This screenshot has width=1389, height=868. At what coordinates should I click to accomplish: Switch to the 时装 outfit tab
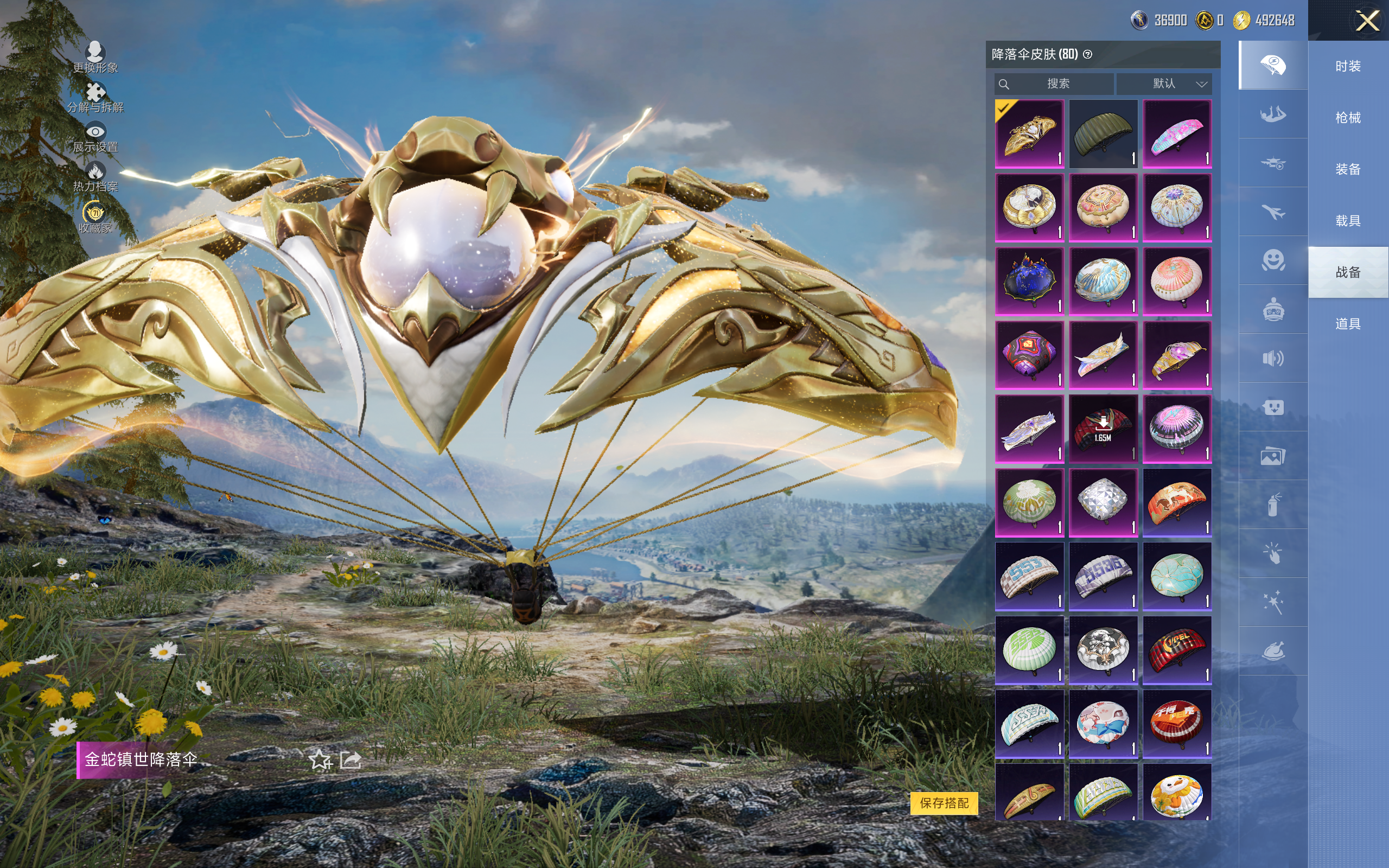point(1348,67)
